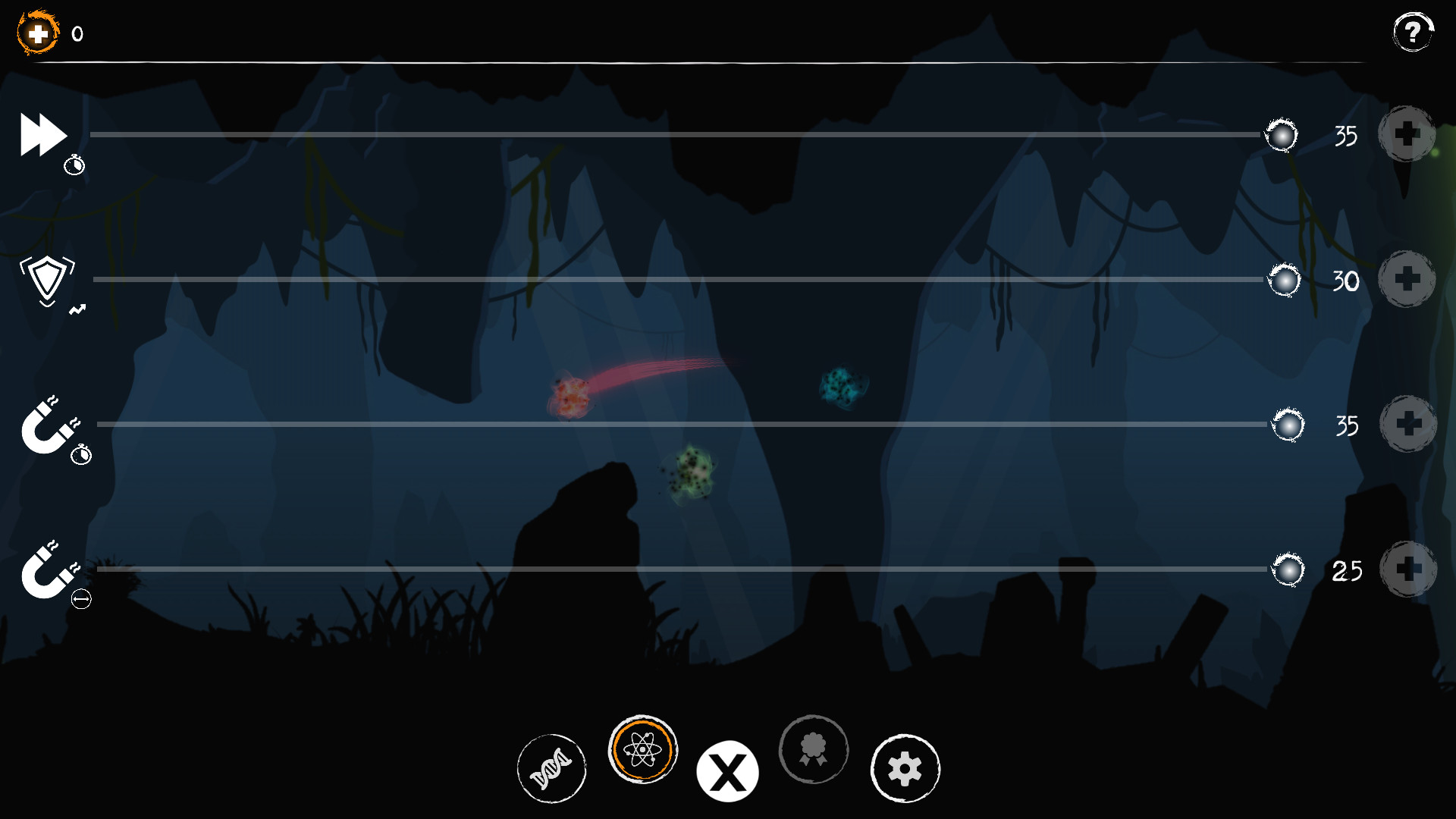This screenshot has height=819, width=1456.
Task: Purchase the 35-cost magnet upgrade with plus
Action: [x=1407, y=425]
